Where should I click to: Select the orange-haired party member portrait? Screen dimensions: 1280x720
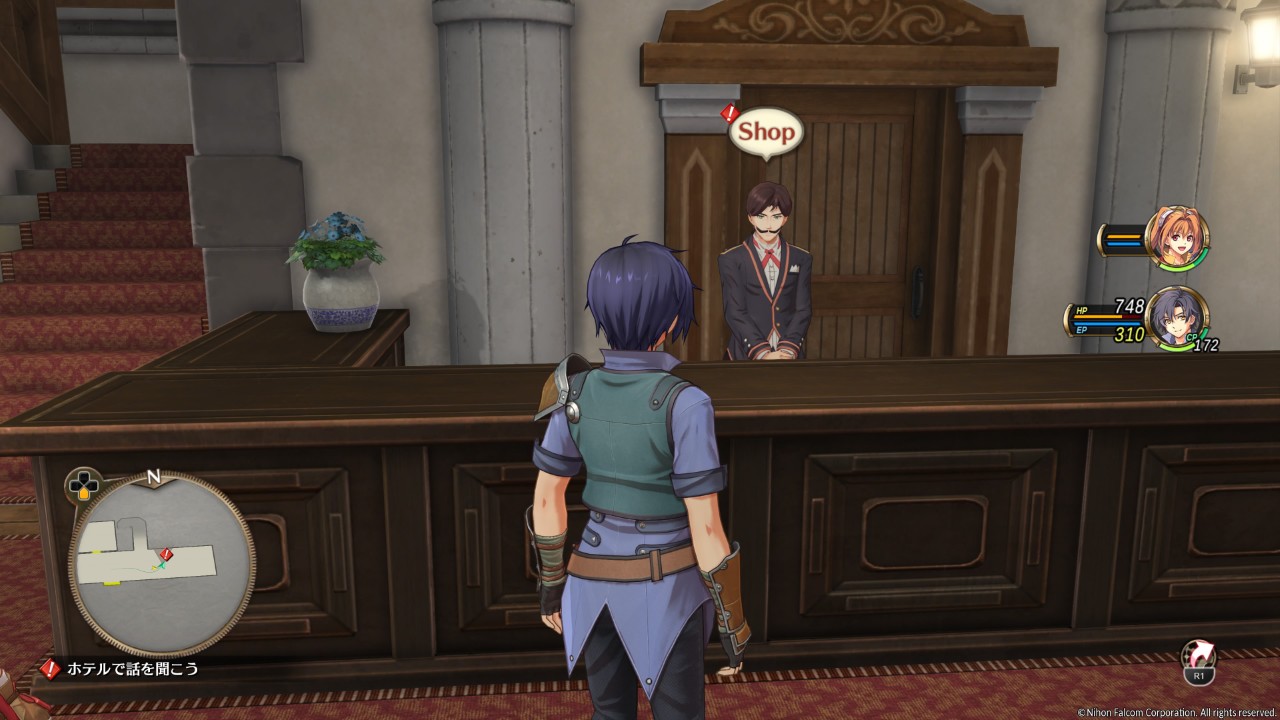tap(1177, 238)
